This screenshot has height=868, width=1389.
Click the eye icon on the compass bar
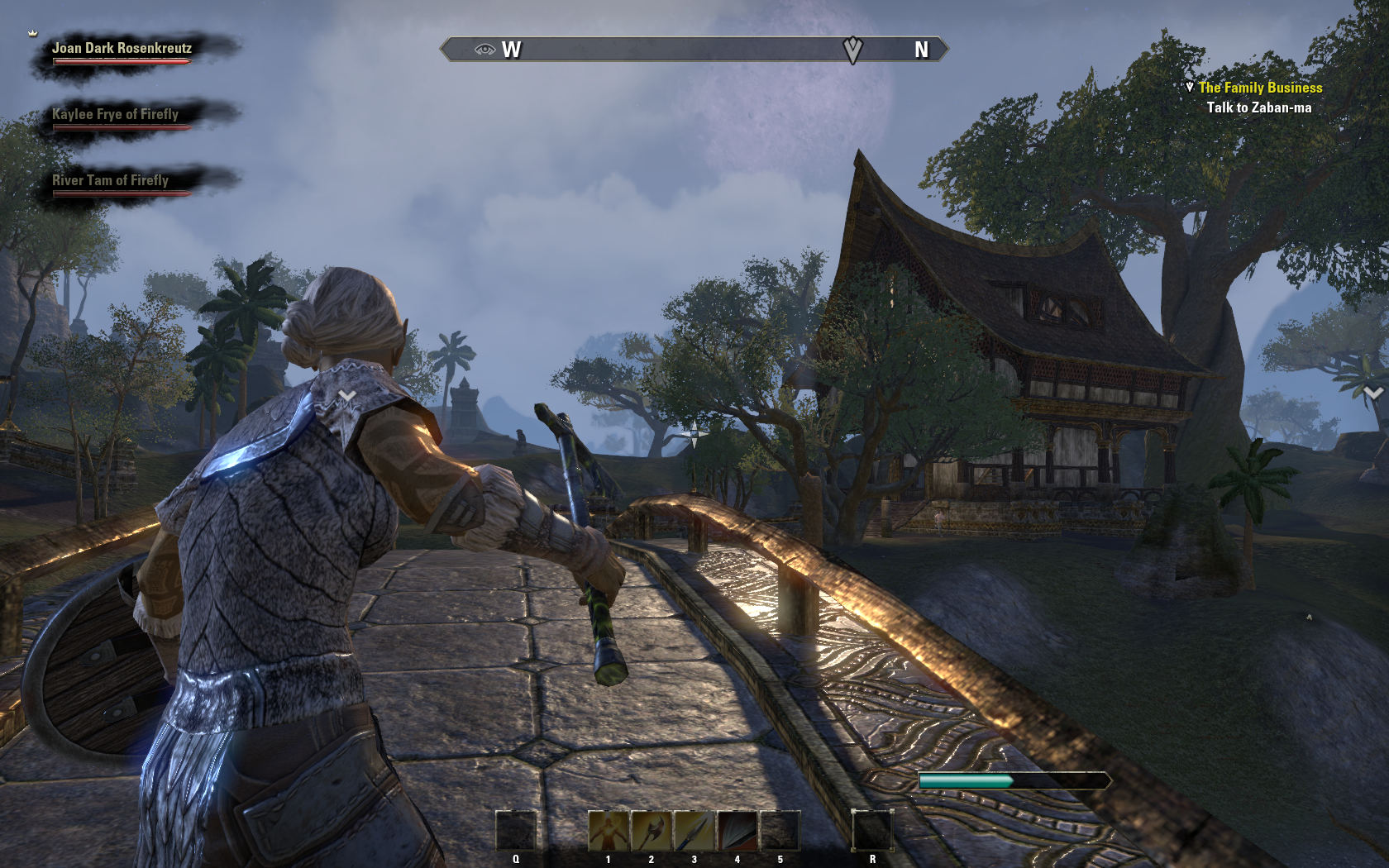coord(484,50)
